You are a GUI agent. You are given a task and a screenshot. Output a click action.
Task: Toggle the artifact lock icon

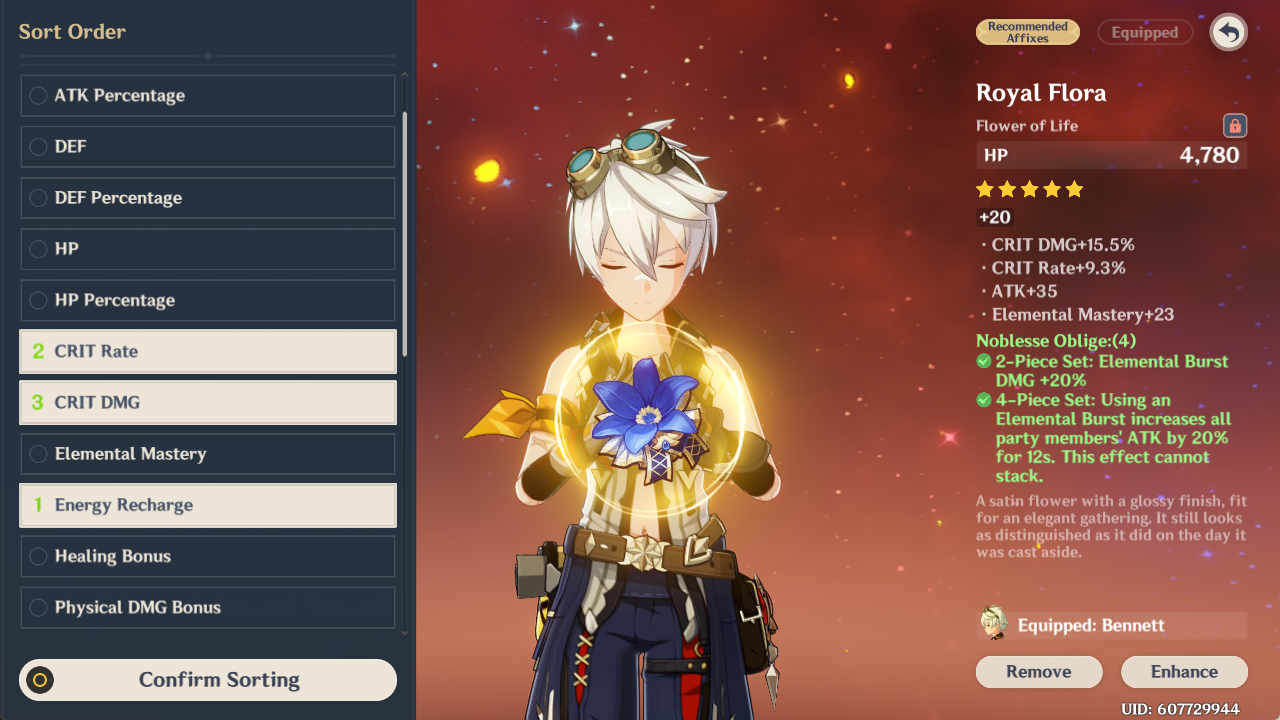pos(1235,126)
